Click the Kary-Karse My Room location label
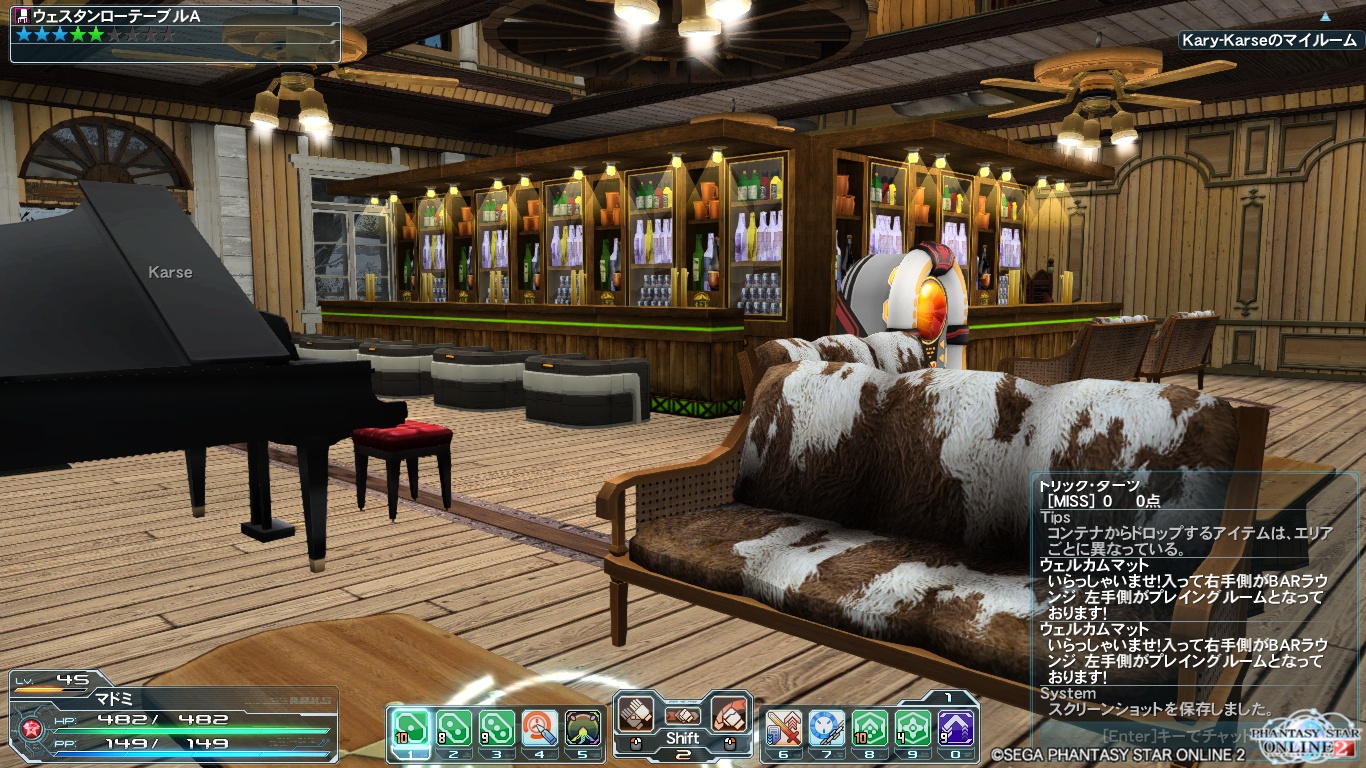The width and height of the screenshot is (1366, 768). tap(1269, 41)
